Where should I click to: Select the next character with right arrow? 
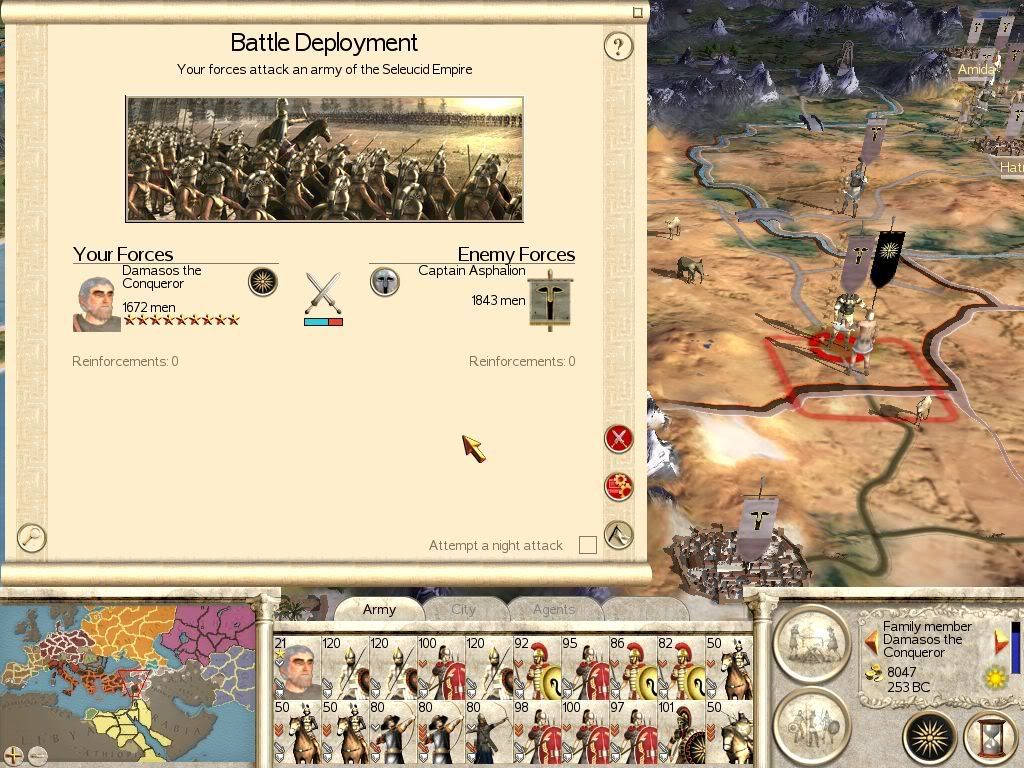pyautogui.click(x=1001, y=641)
